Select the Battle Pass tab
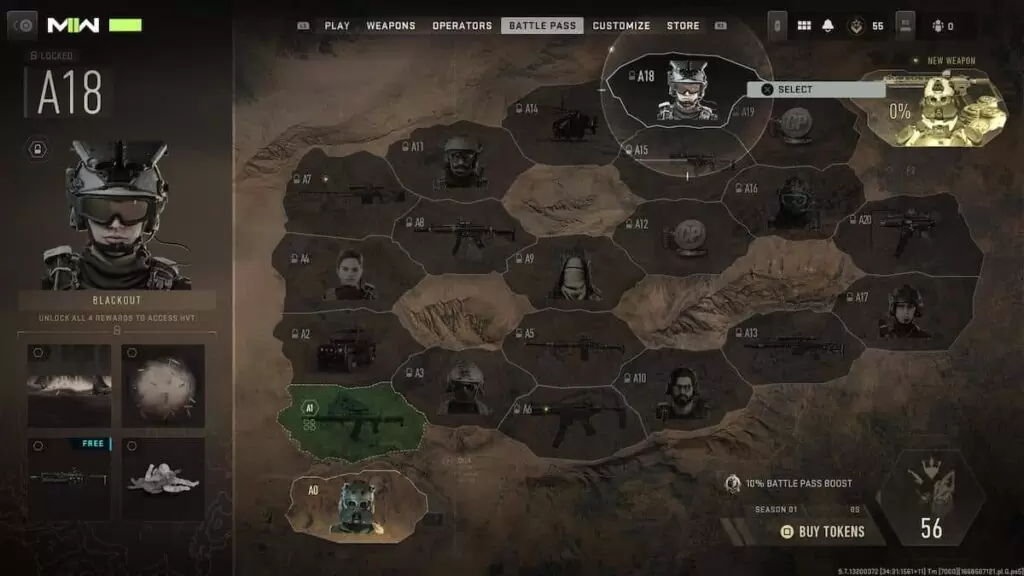The height and width of the screenshot is (576, 1024). [x=542, y=26]
